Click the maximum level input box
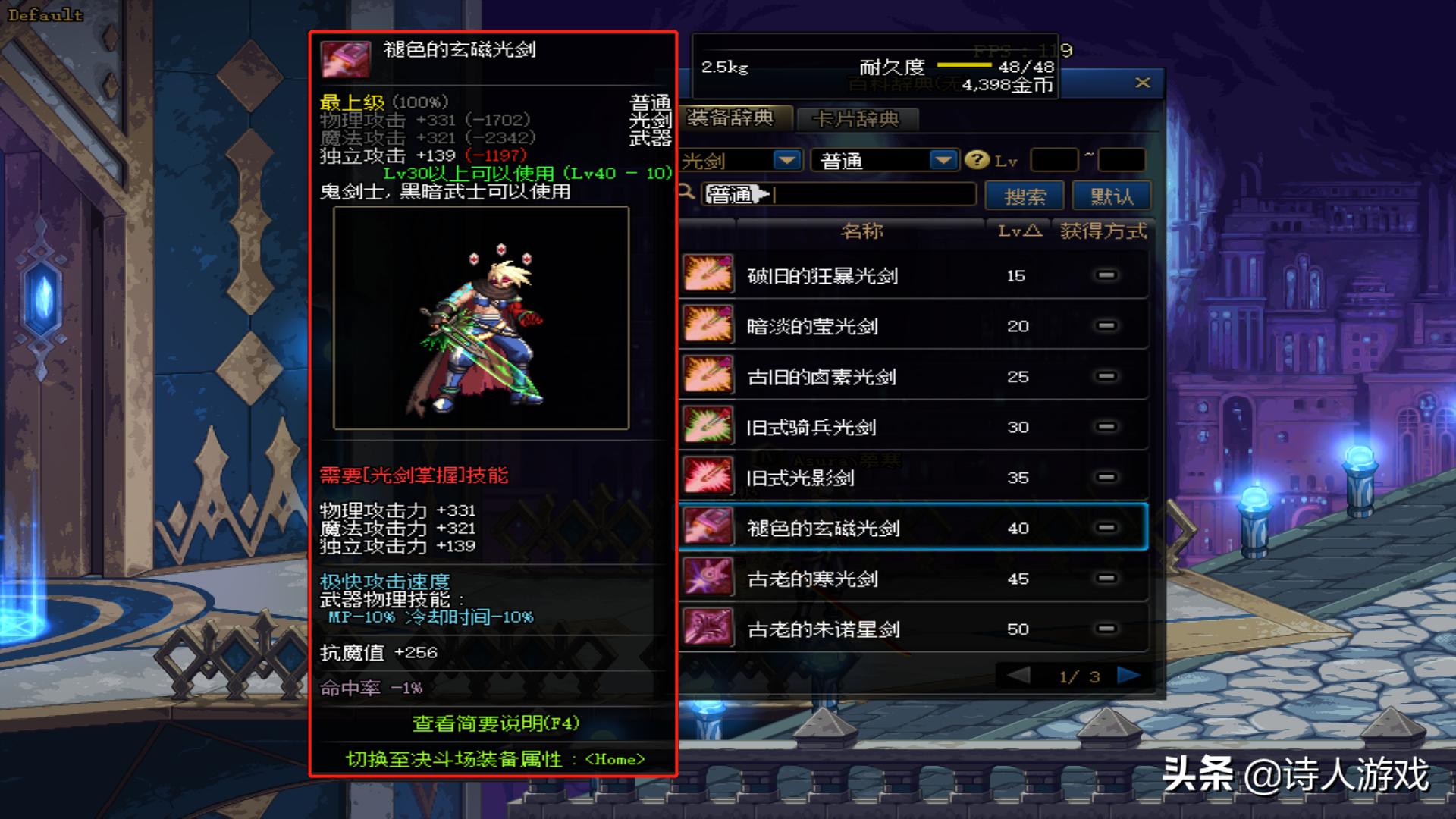This screenshot has height=819, width=1456. pos(1121,161)
